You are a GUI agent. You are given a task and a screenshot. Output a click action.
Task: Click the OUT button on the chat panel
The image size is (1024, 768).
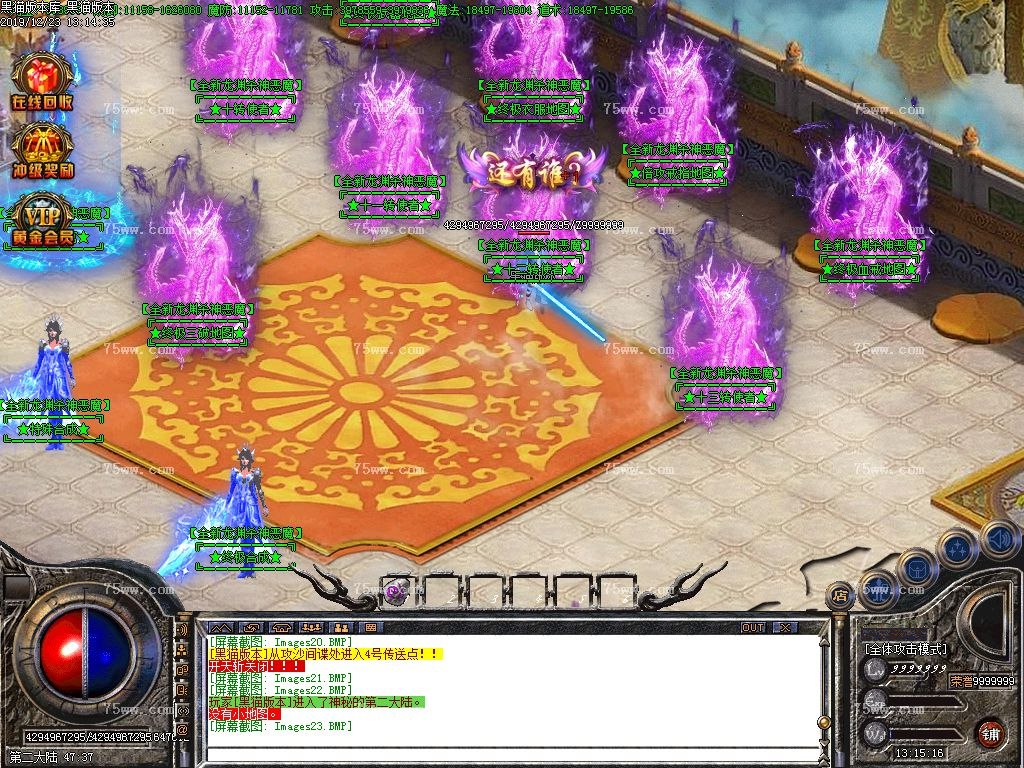[x=753, y=627]
